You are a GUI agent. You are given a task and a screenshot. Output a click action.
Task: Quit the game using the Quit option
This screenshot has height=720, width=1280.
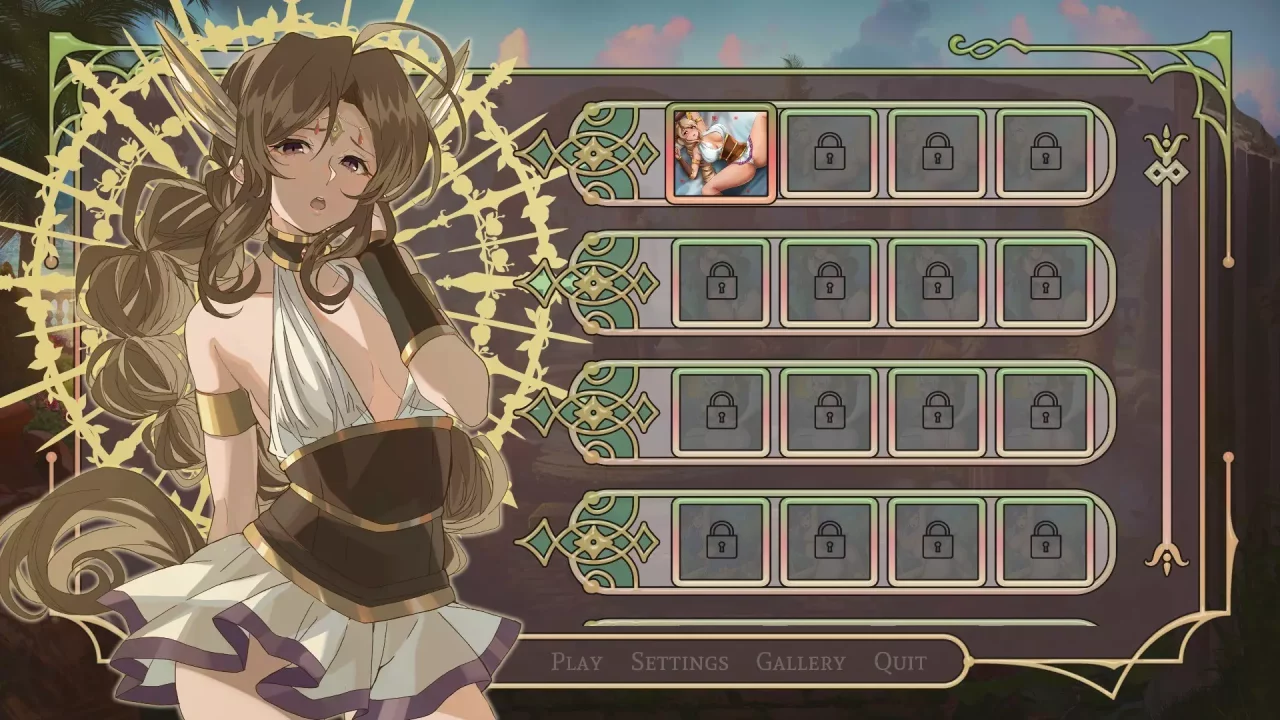pyautogui.click(x=903, y=662)
